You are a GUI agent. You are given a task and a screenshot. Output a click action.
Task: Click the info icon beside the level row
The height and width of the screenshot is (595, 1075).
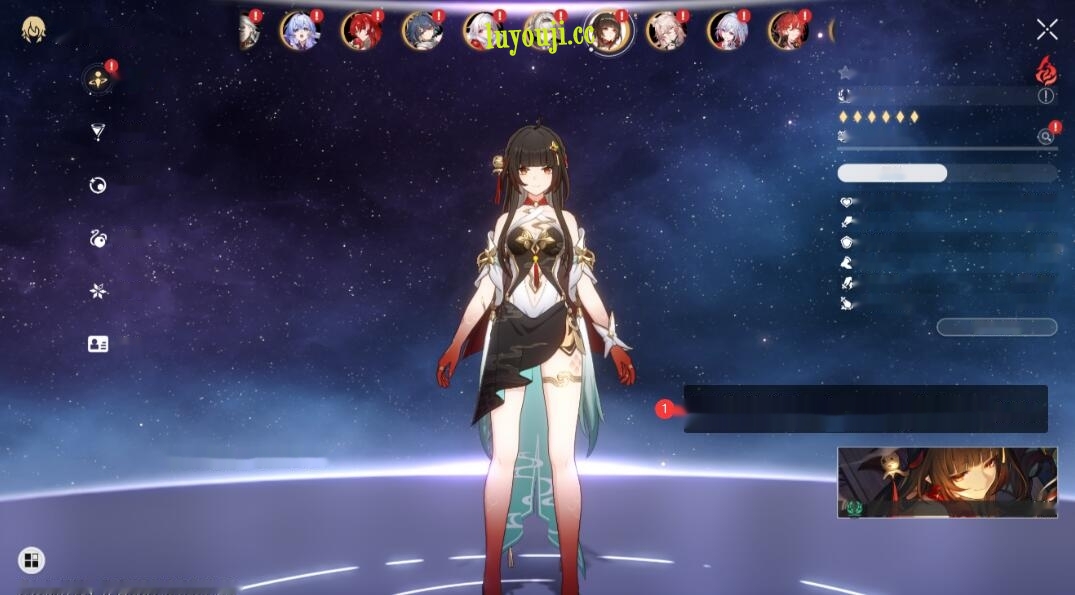pyautogui.click(x=1046, y=96)
